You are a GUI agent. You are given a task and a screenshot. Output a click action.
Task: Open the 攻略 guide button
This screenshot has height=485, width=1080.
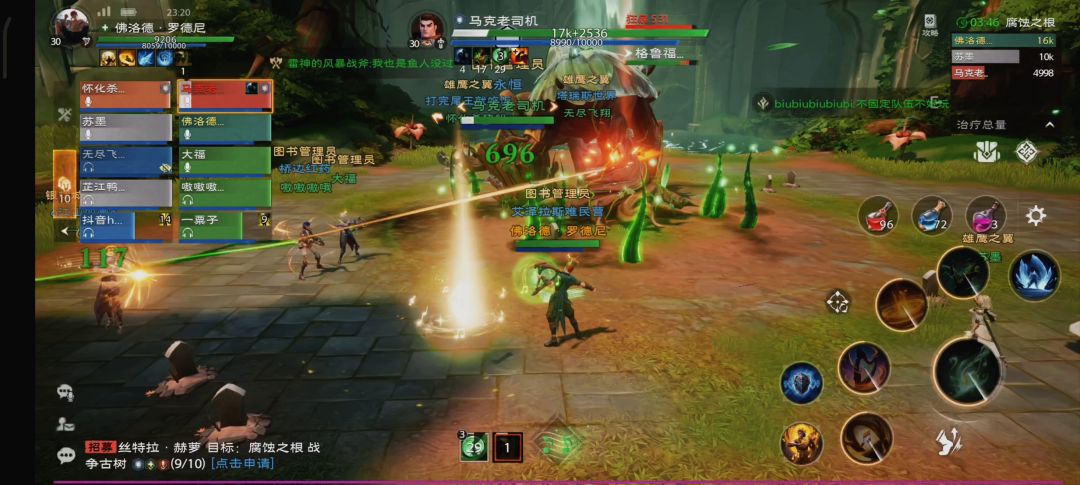coord(929,25)
